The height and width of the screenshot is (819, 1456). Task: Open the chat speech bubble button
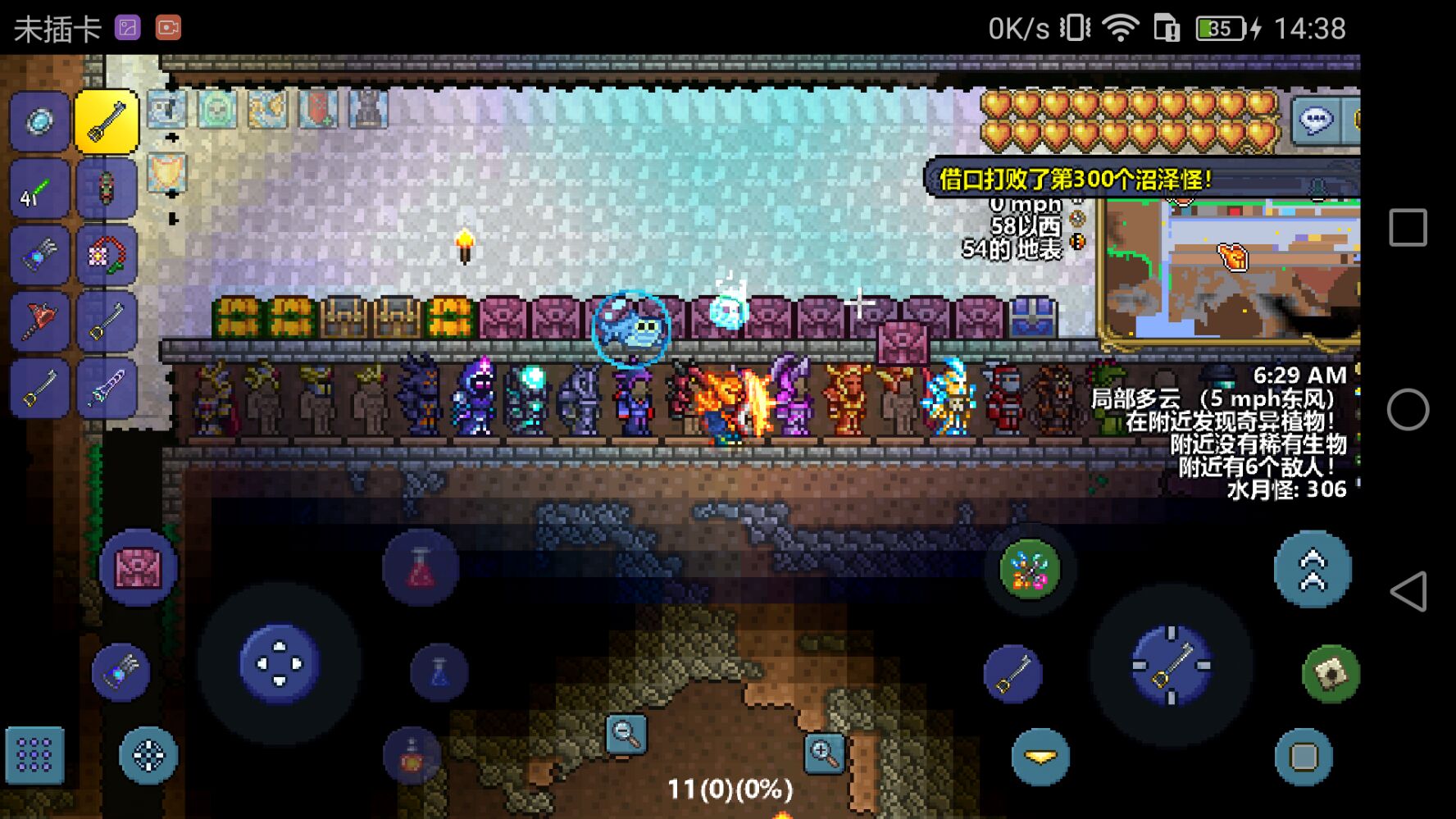1316,121
